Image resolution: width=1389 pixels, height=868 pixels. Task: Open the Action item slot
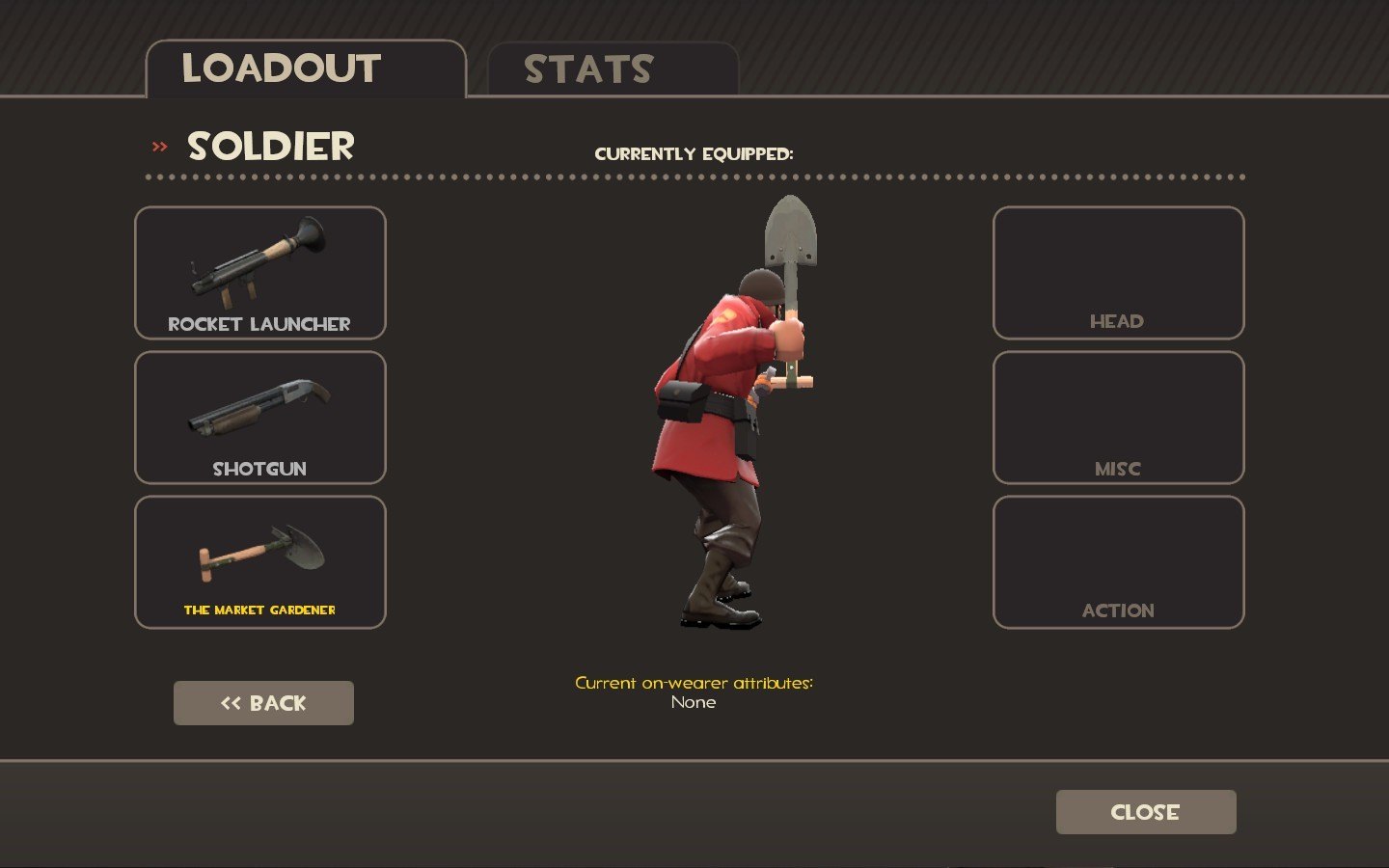click(1118, 562)
